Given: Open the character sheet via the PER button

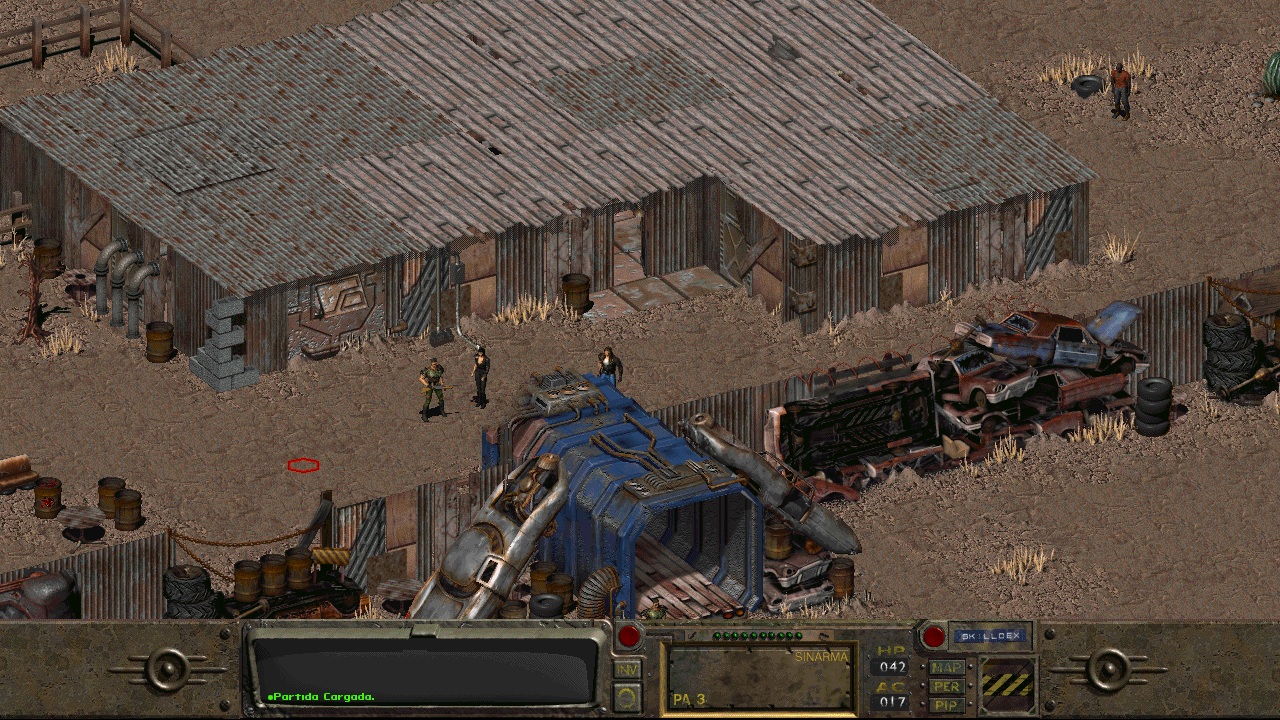Looking at the screenshot, I should [946, 686].
